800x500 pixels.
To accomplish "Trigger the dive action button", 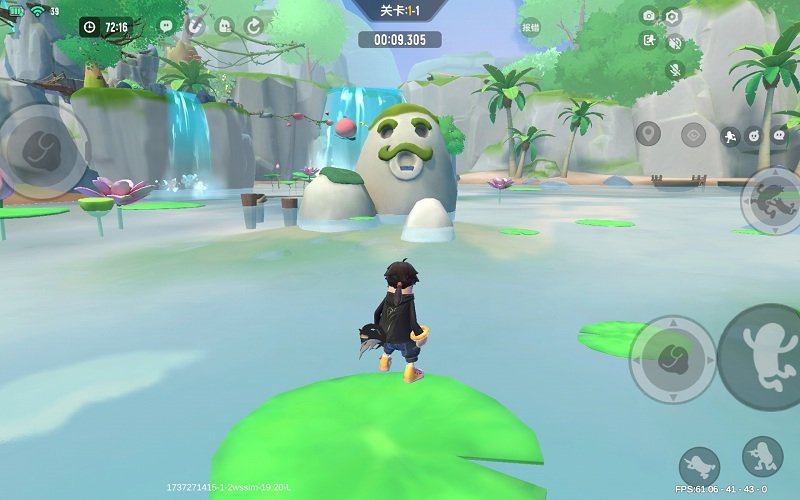I will click(699, 467).
